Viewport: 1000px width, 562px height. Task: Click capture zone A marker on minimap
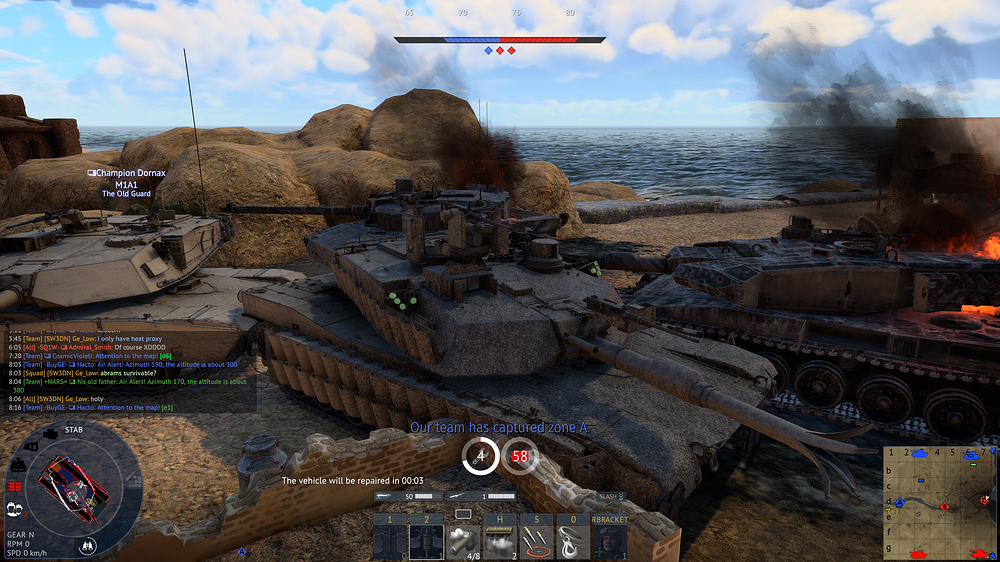[x=898, y=502]
